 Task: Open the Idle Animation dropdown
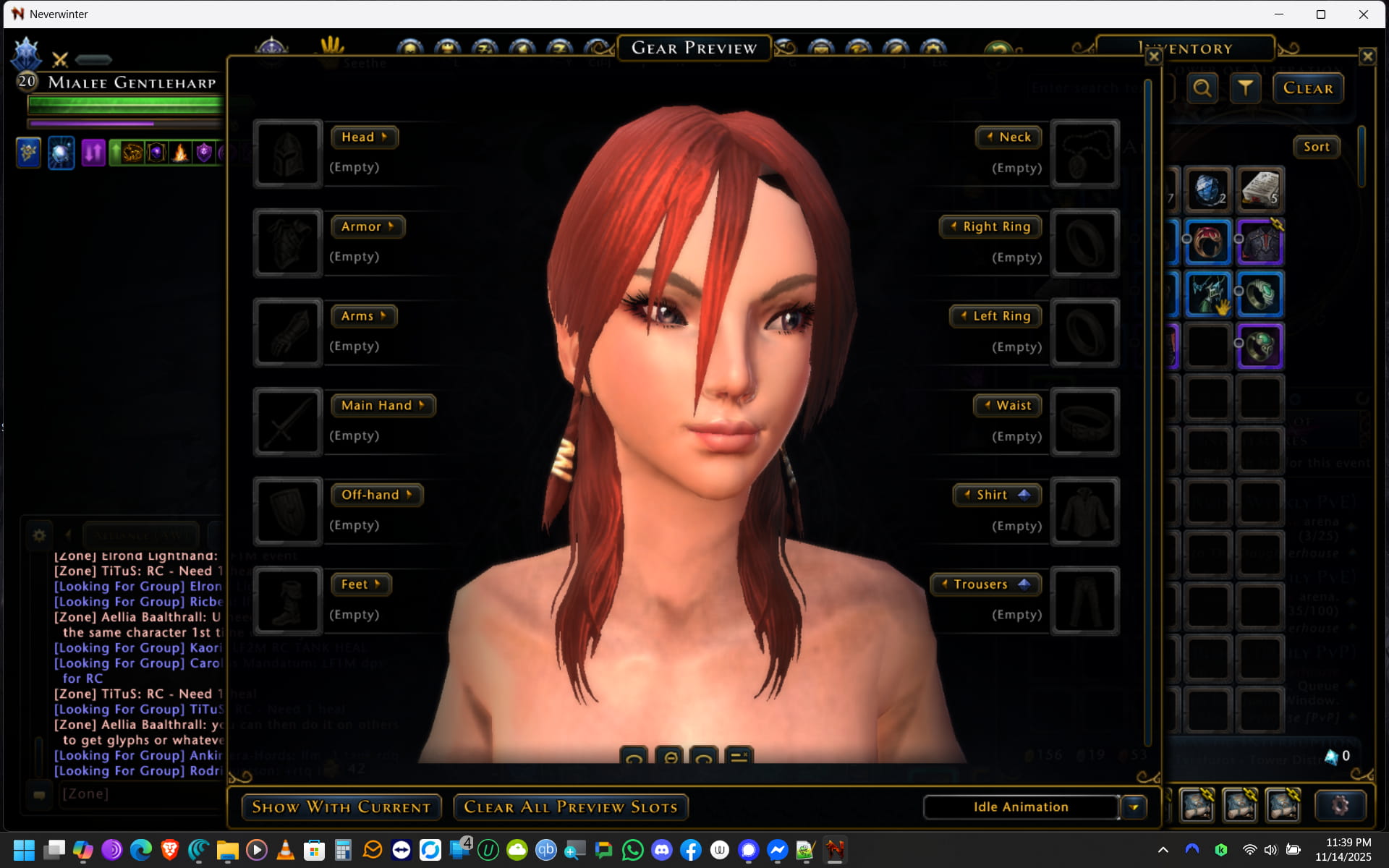click(x=1134, y=807)
